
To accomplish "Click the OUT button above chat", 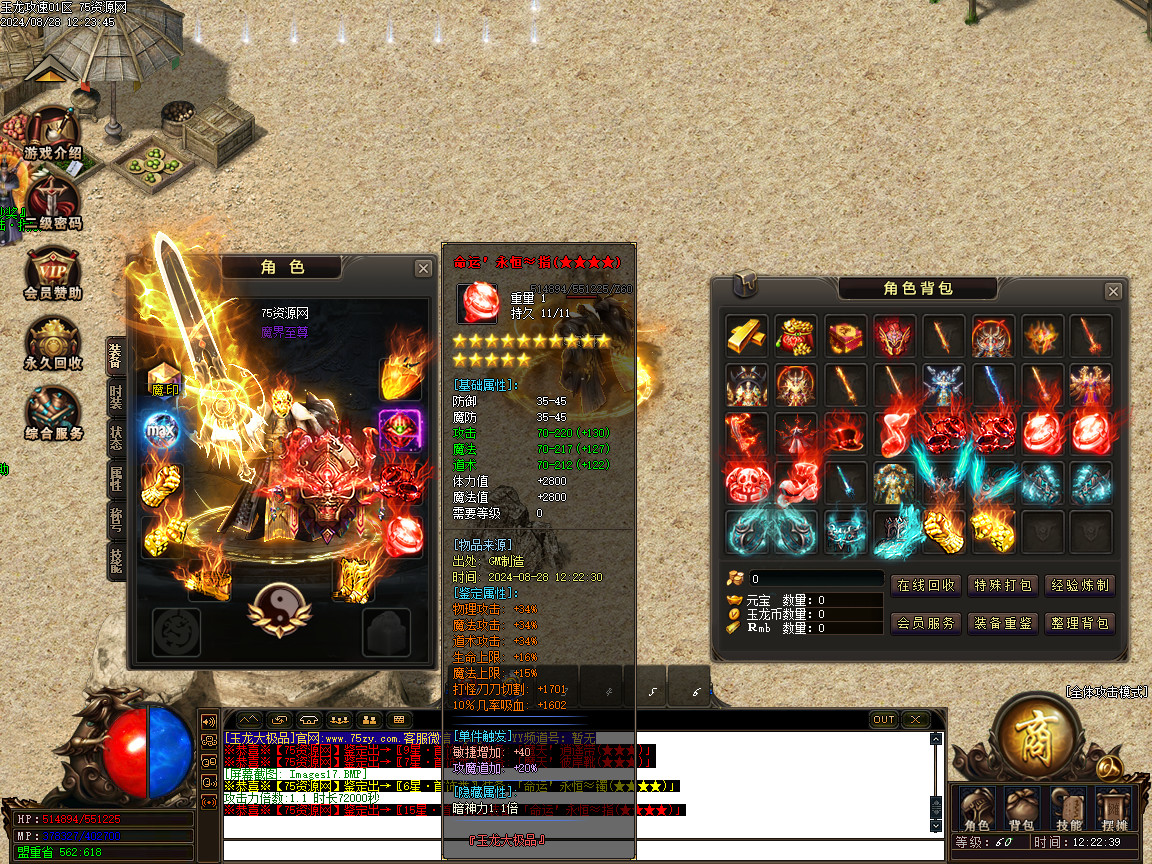I will [884, 719].
